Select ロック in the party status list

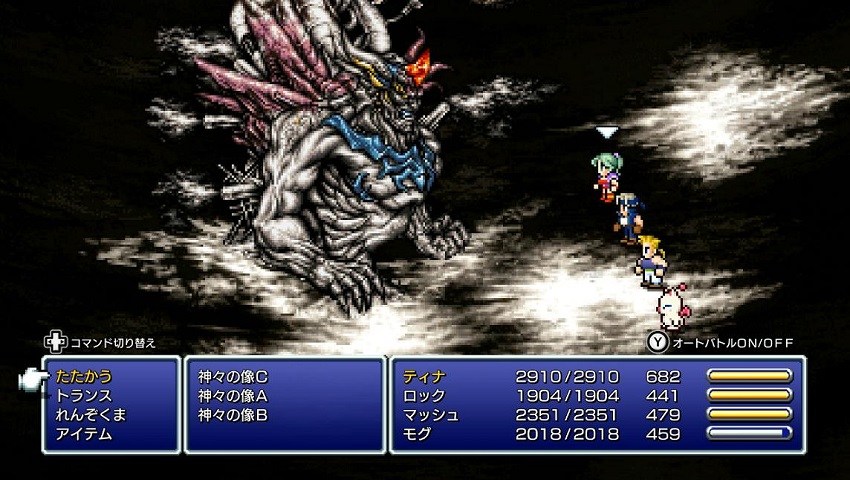tap(424, 396)
